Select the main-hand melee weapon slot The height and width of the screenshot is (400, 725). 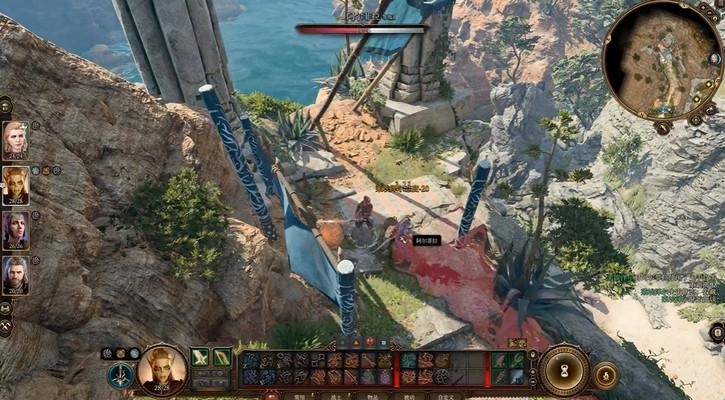(x=200, y=357)
